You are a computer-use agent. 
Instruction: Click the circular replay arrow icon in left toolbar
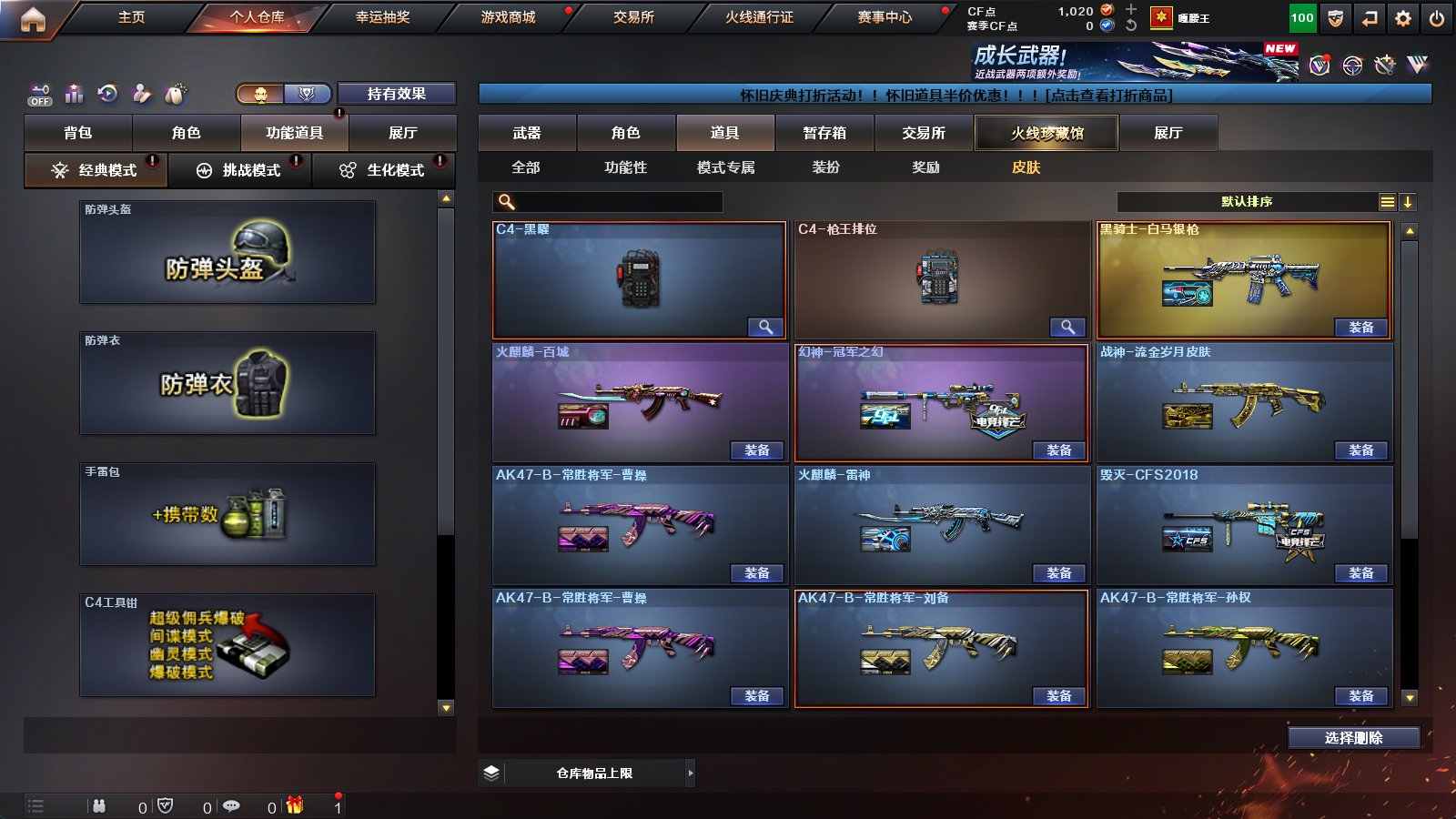point(107,93)
